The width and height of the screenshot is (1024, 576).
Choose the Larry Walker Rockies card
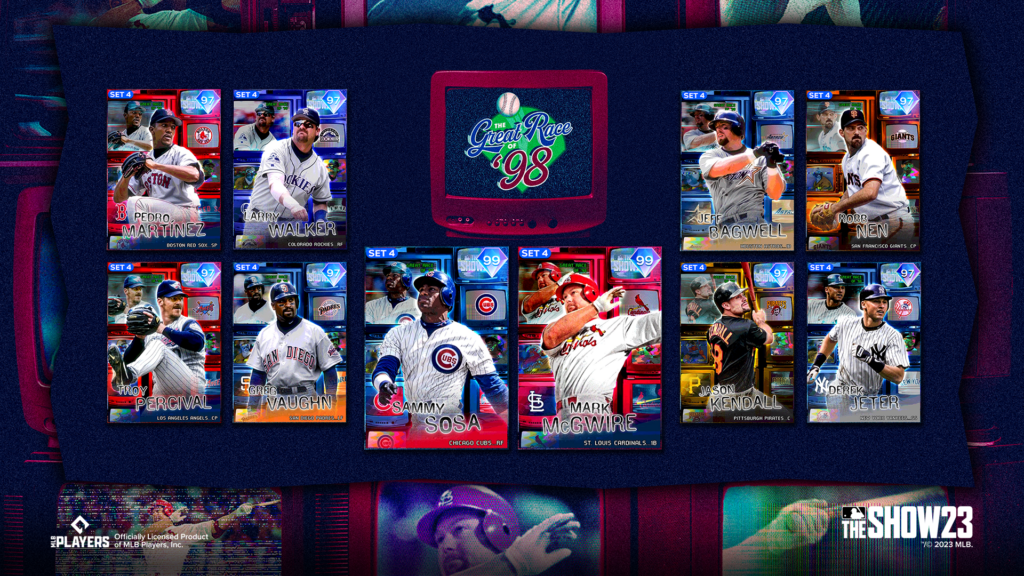tap(290, 170)
